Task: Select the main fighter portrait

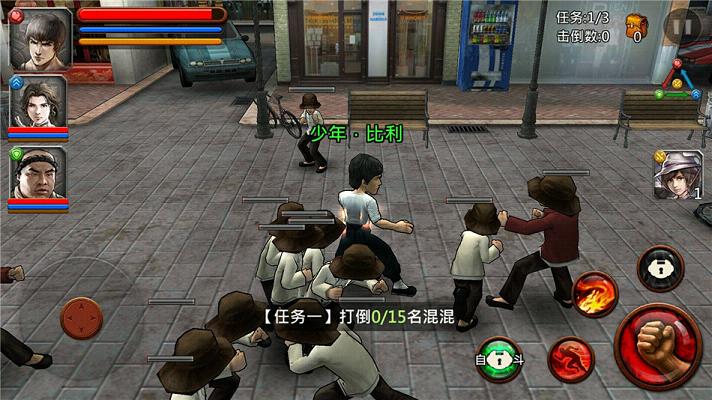Action: (40, 38)
